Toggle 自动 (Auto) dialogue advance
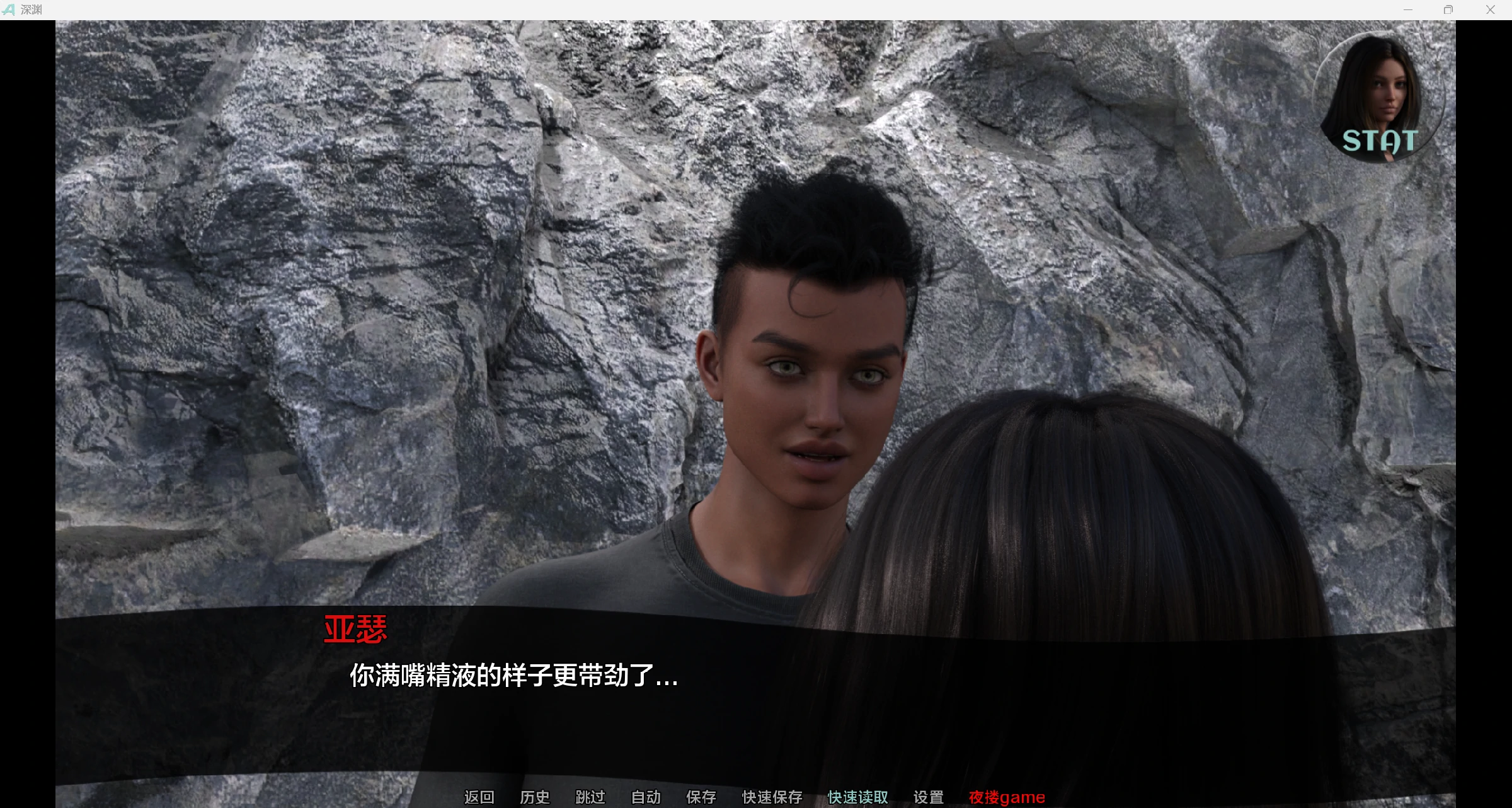Viewport: 1512px width, 808px height. coord(646,797)
